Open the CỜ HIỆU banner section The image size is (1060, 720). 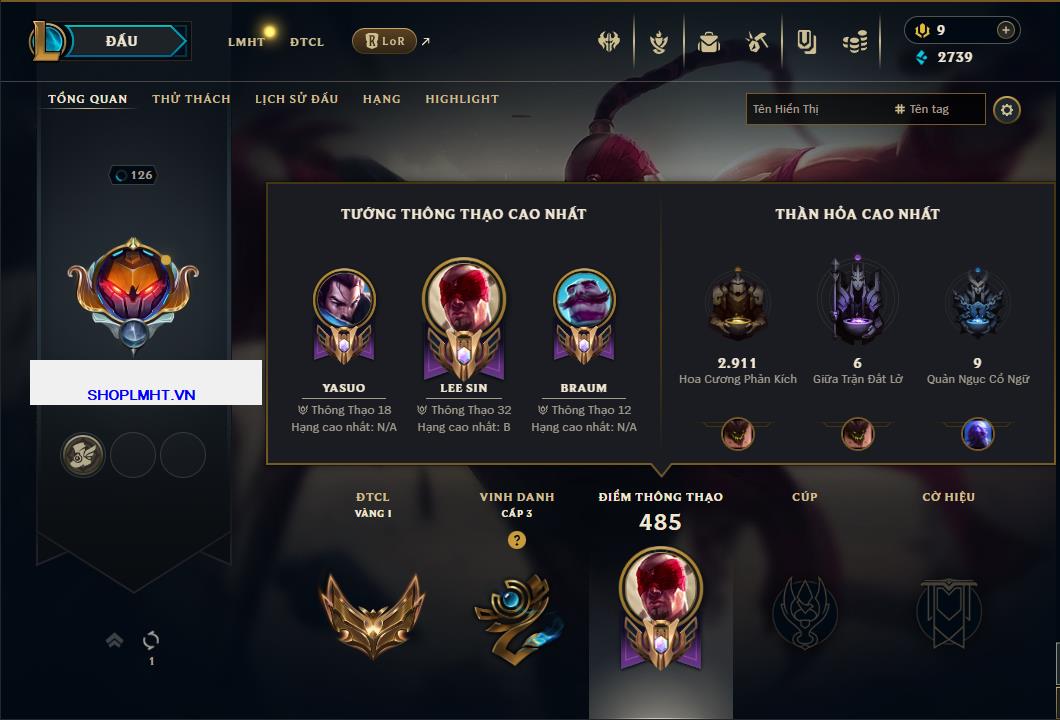click(948, 610)
